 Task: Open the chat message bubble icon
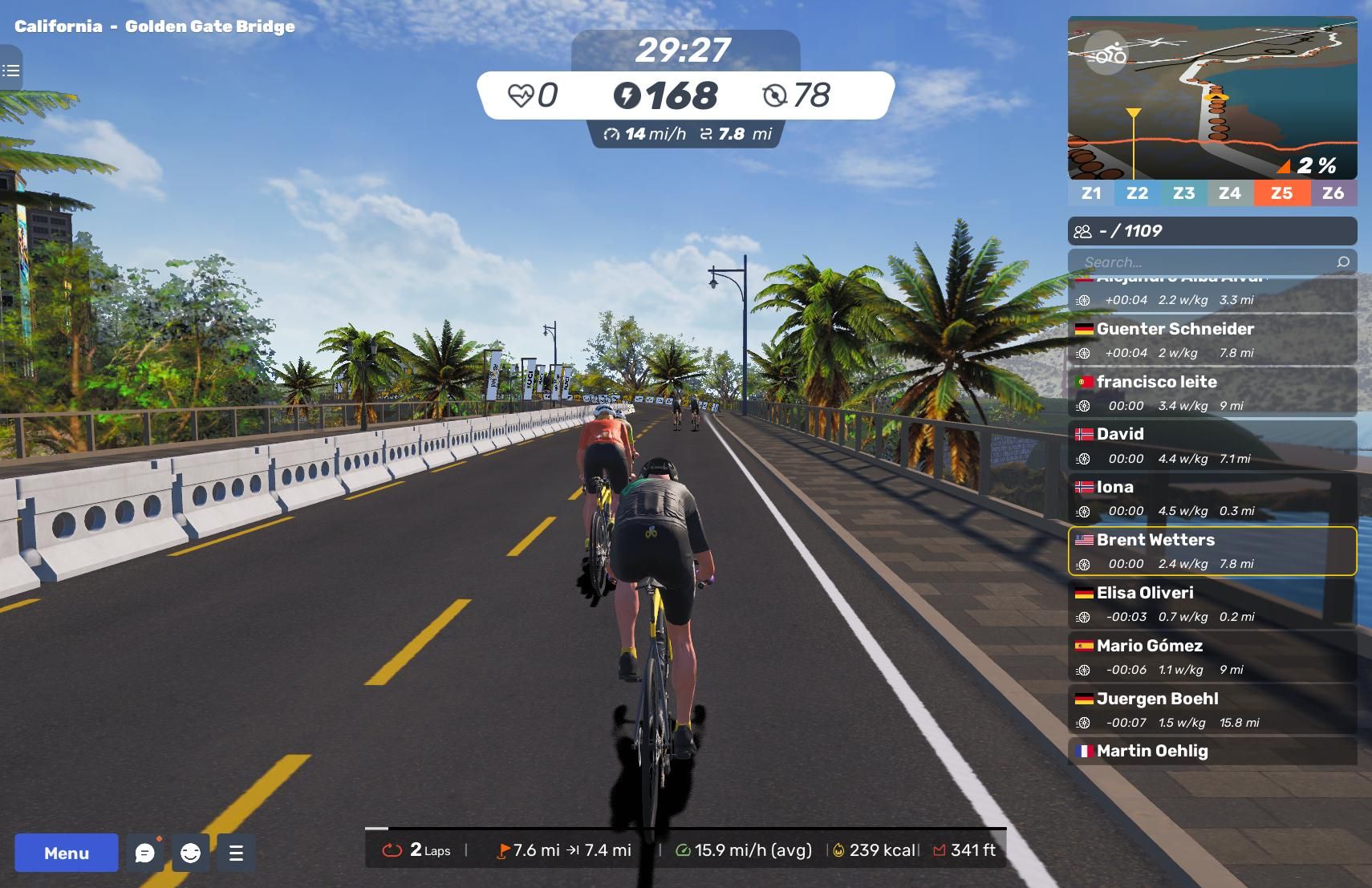point(145,853)
